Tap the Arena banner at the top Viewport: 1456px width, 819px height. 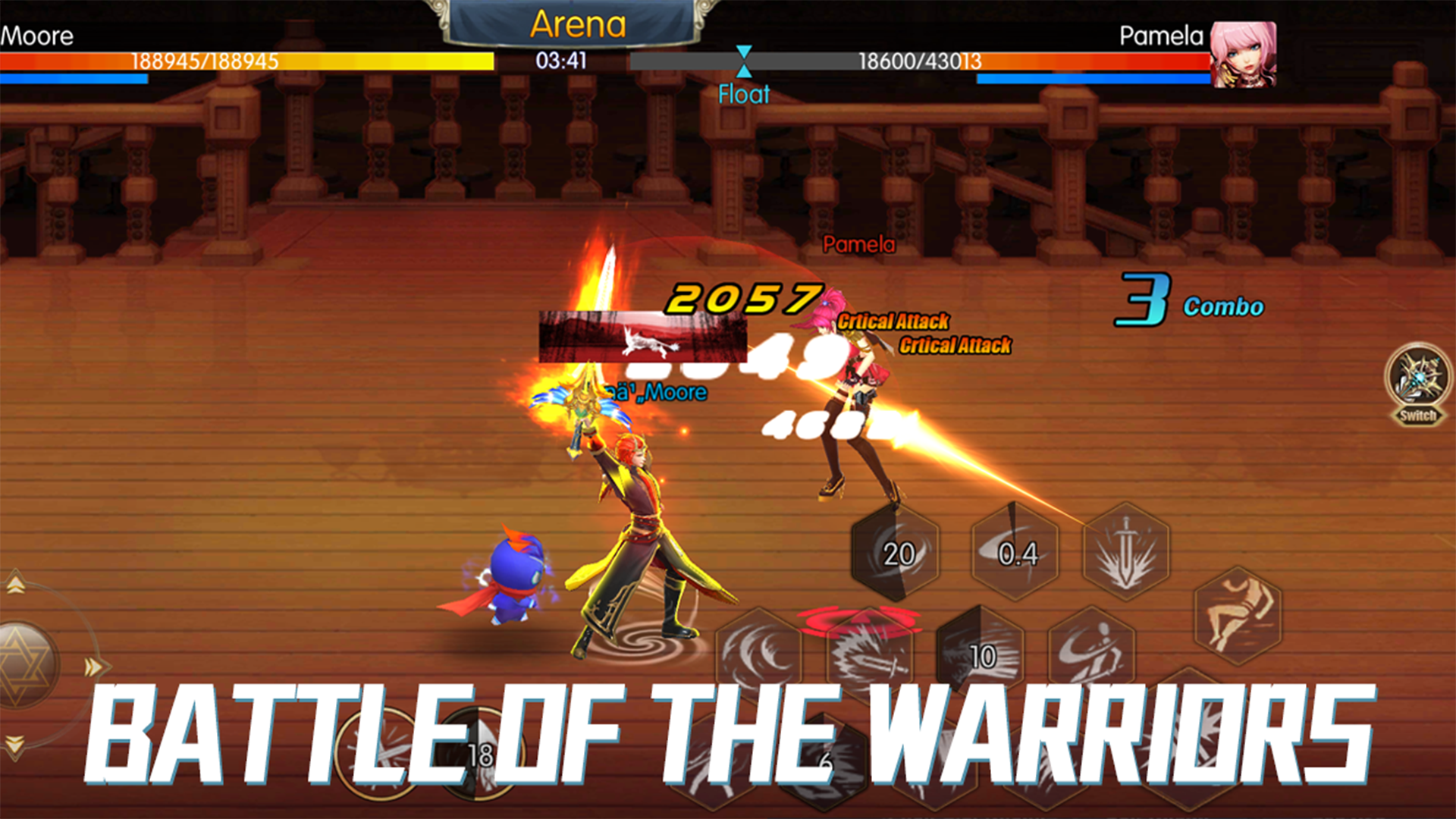(x=580, y=23)
